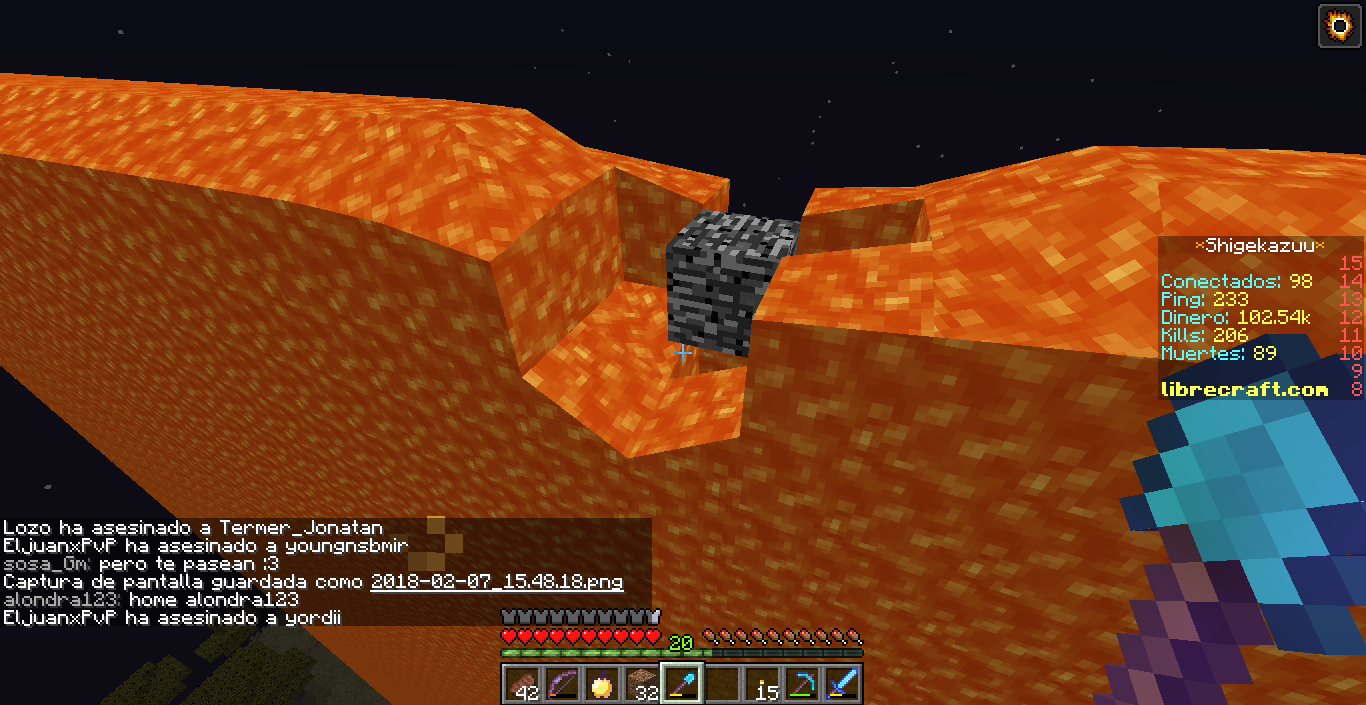
Task: Switch to the diamond pickaxe slot
Action: (x=802, y=684)
